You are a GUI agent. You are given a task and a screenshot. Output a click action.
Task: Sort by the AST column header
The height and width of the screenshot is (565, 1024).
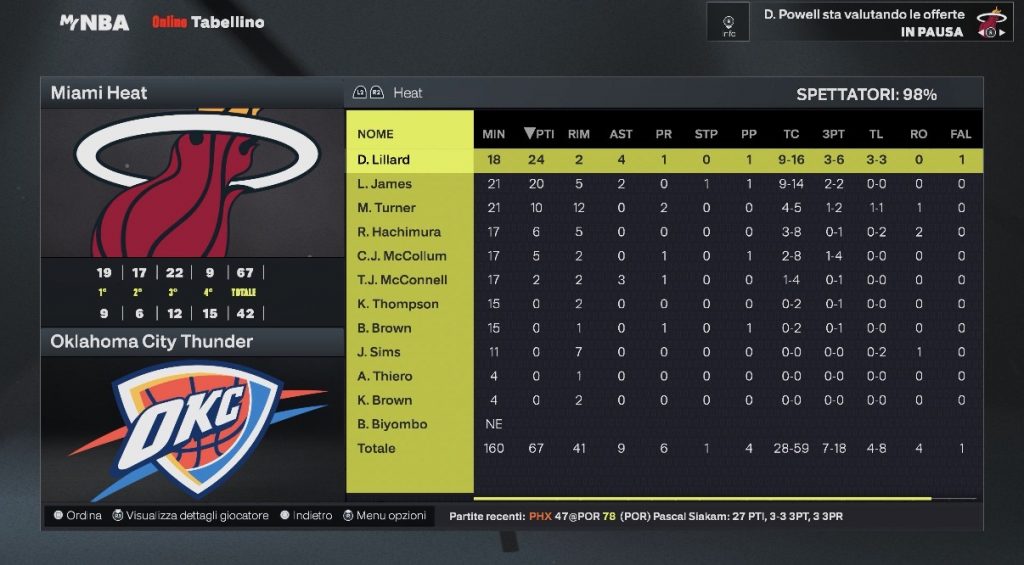coord(621,134)
